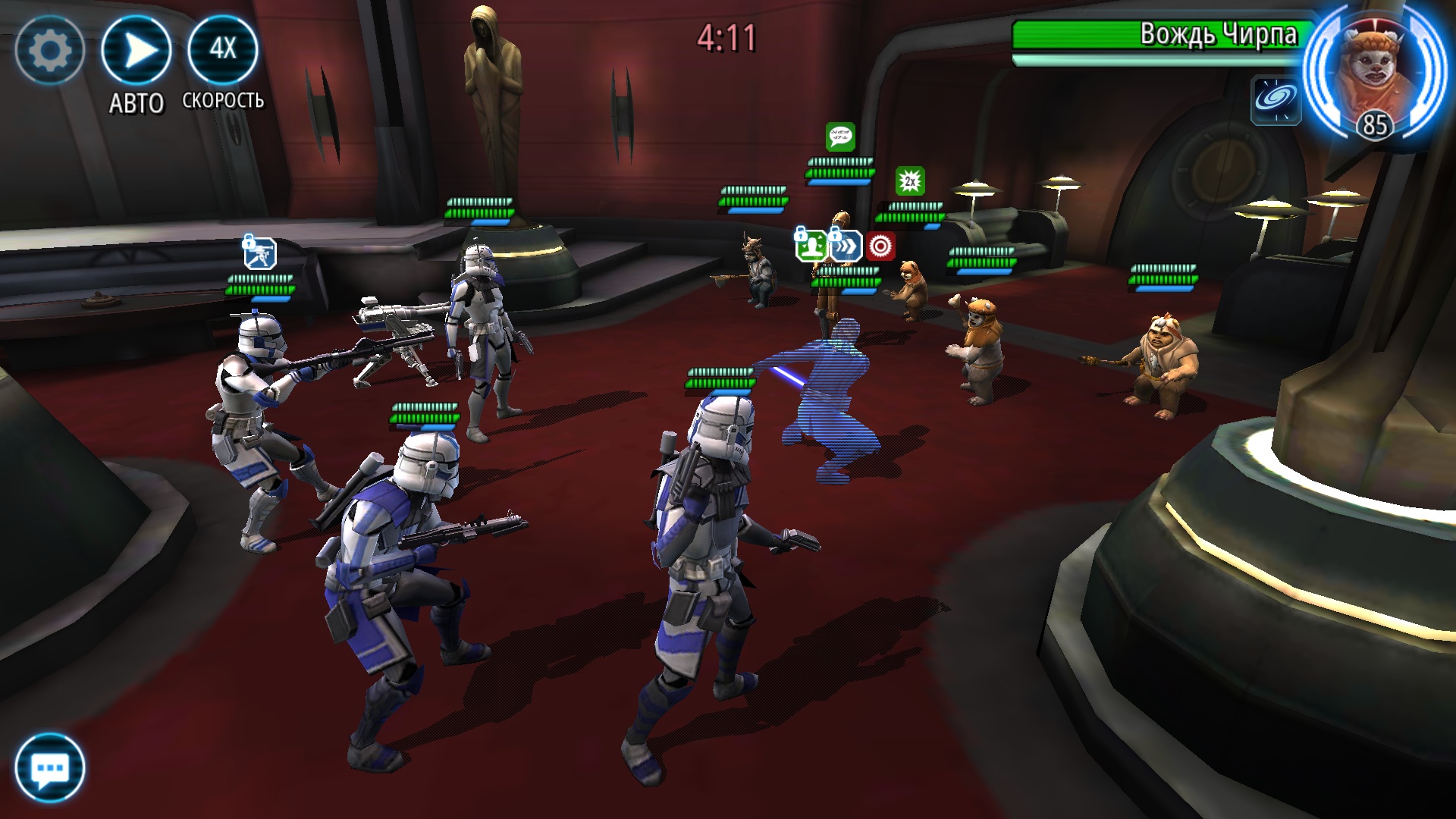The width and height of the screenshot is (1456, 819).
Task: Tap the galaxy swirl icon near portrait
Action: 1276,99
